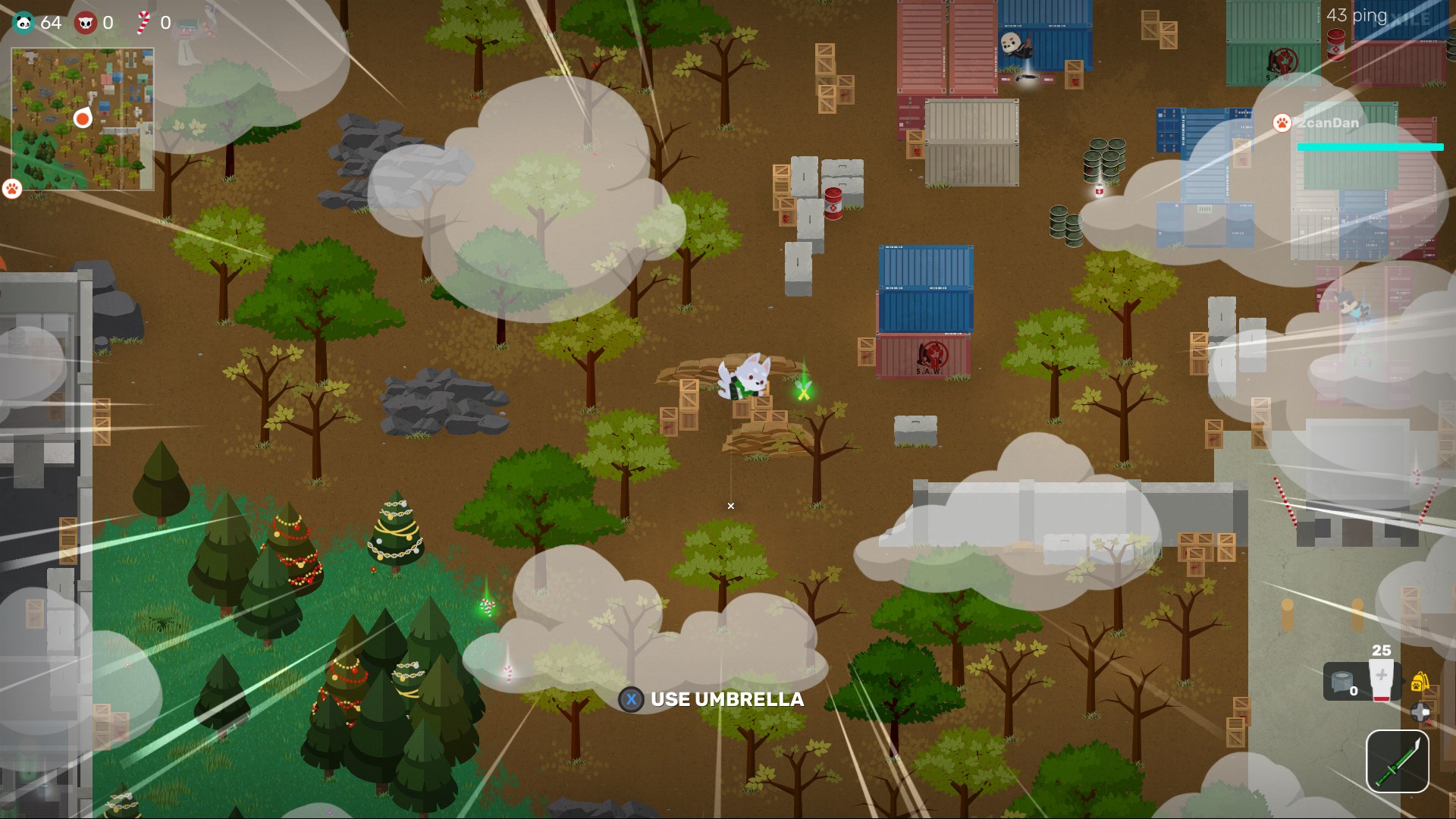The width and height of the screenshot is (1456, 819).
Task: Select the equipped green katana weapon slot
Action: 1398,761
